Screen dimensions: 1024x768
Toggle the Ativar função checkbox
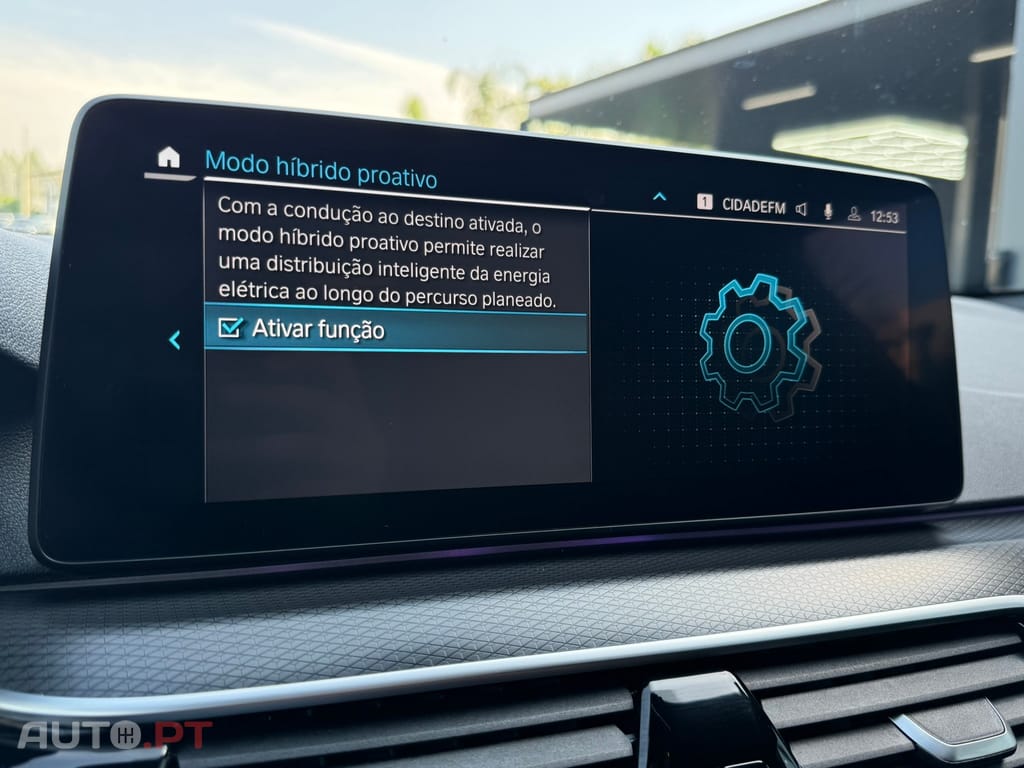[231, 328]
